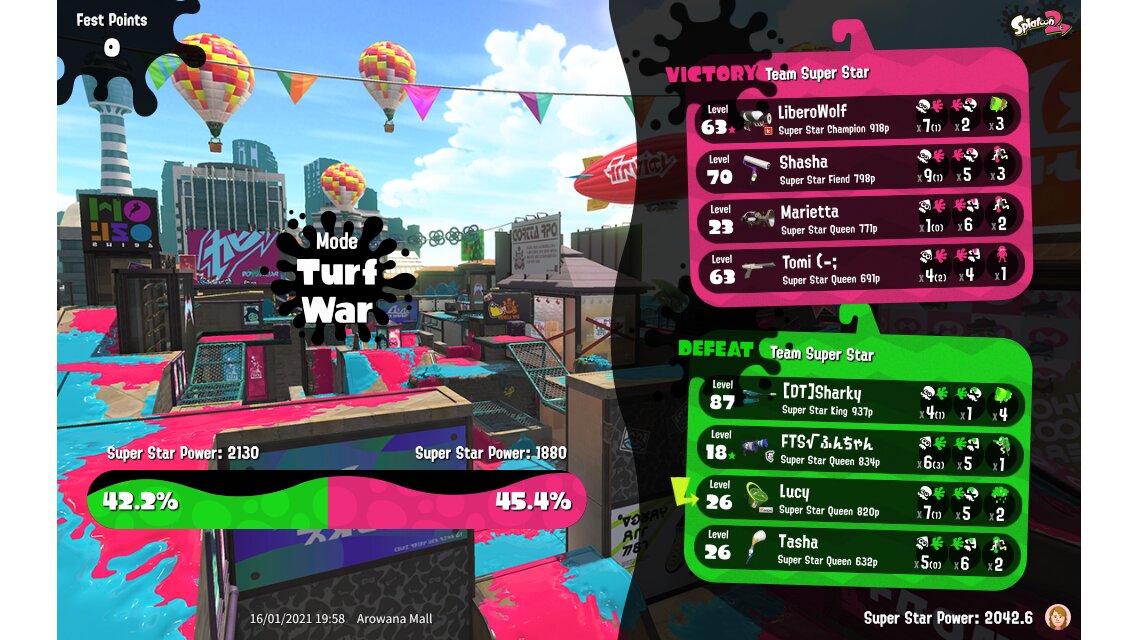Click the Splatoon 2 logo
This screenshot has width=1138, height=640.
(1040, 24)
